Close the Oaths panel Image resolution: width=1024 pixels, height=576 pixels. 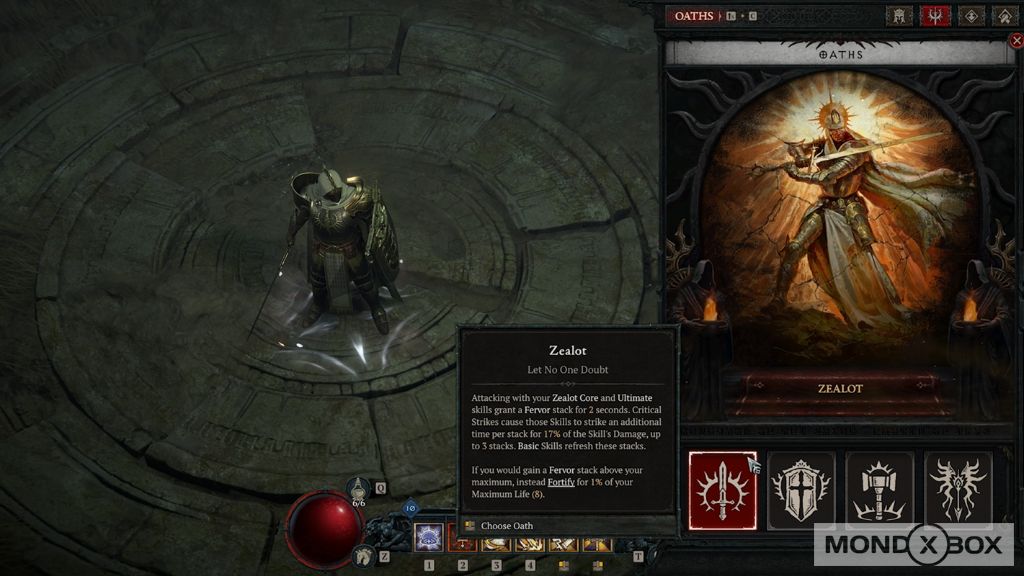pos(1017,41)
